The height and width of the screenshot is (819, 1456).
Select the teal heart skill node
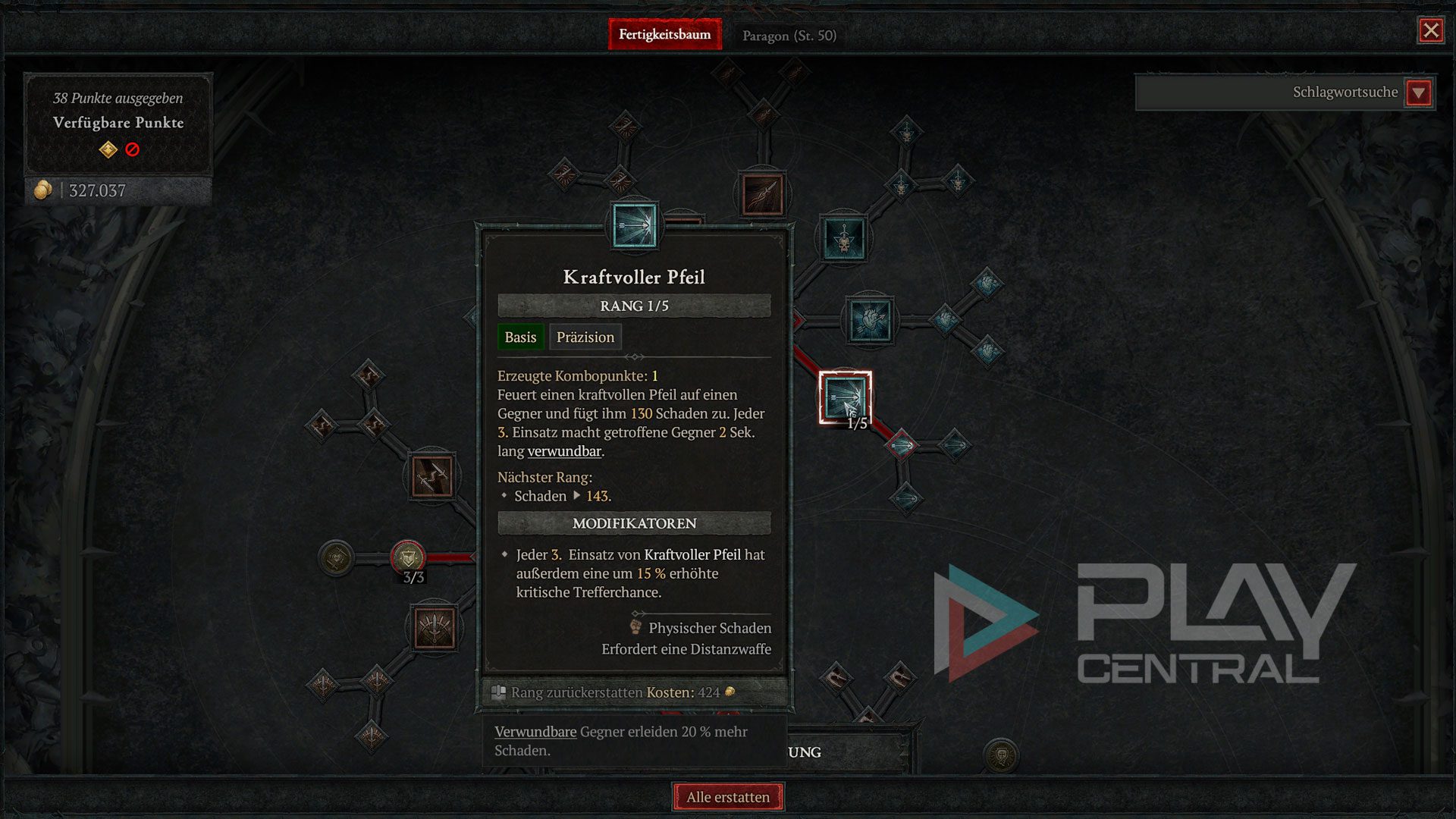[870, 320]
